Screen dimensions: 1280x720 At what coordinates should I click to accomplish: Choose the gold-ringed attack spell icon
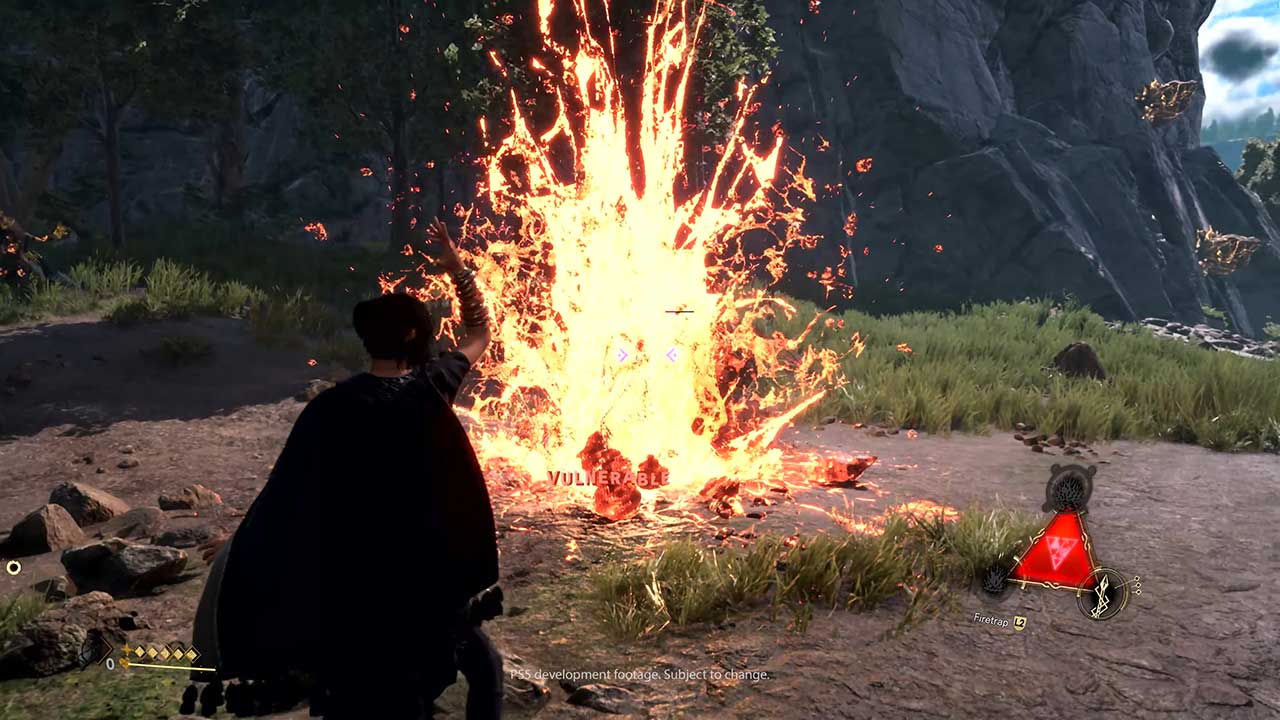1104,593
